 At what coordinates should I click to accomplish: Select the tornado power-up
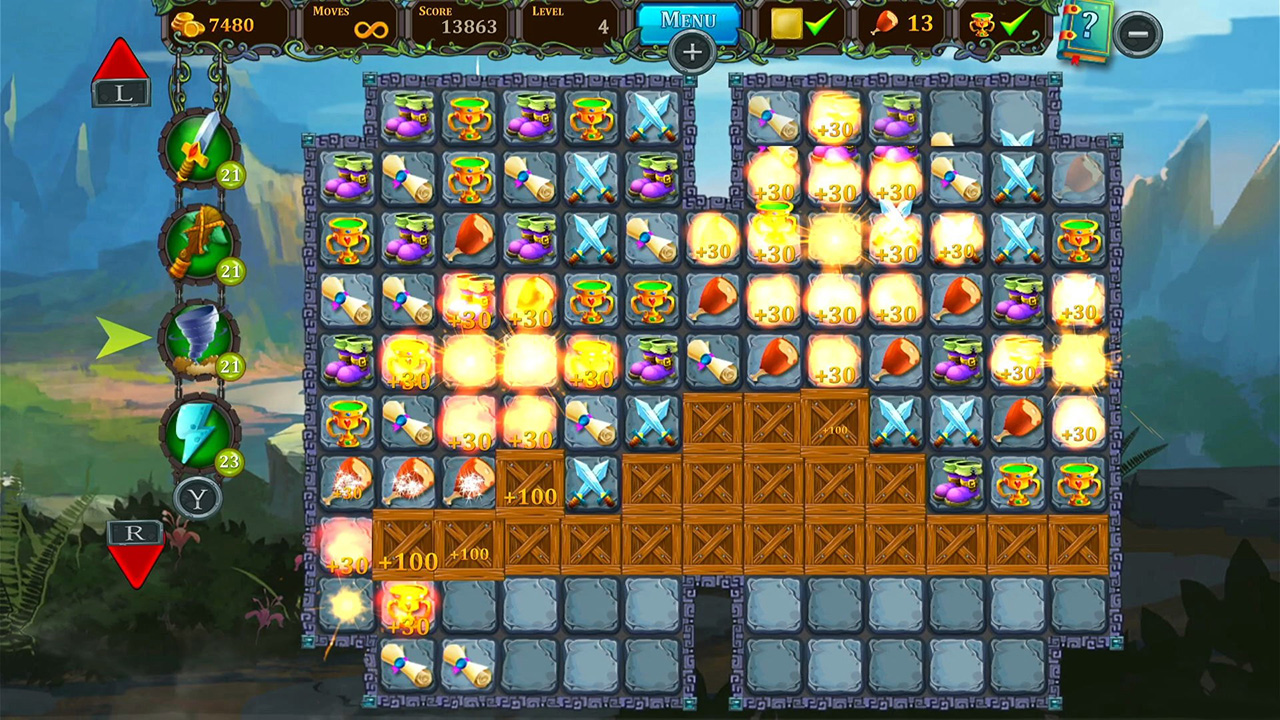197,338
